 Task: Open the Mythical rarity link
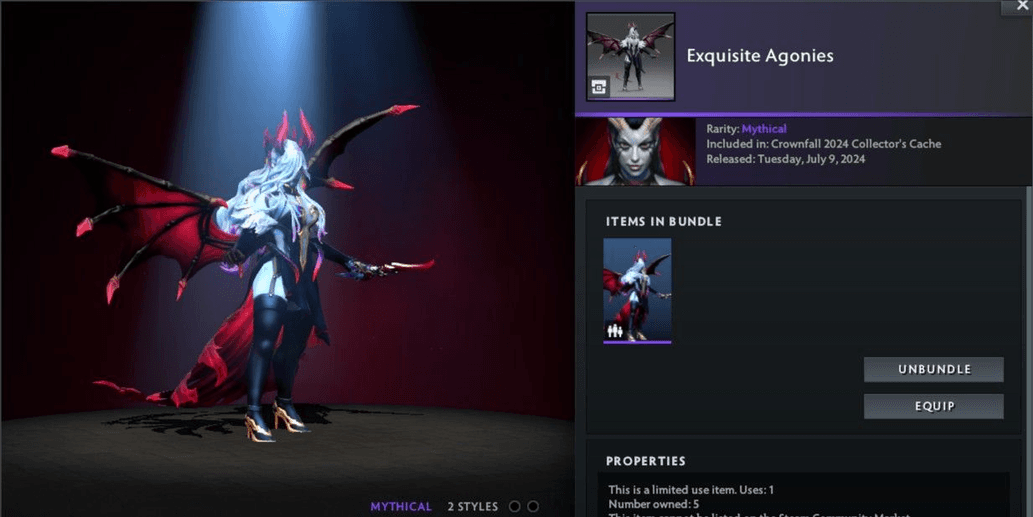pos(764,129)
